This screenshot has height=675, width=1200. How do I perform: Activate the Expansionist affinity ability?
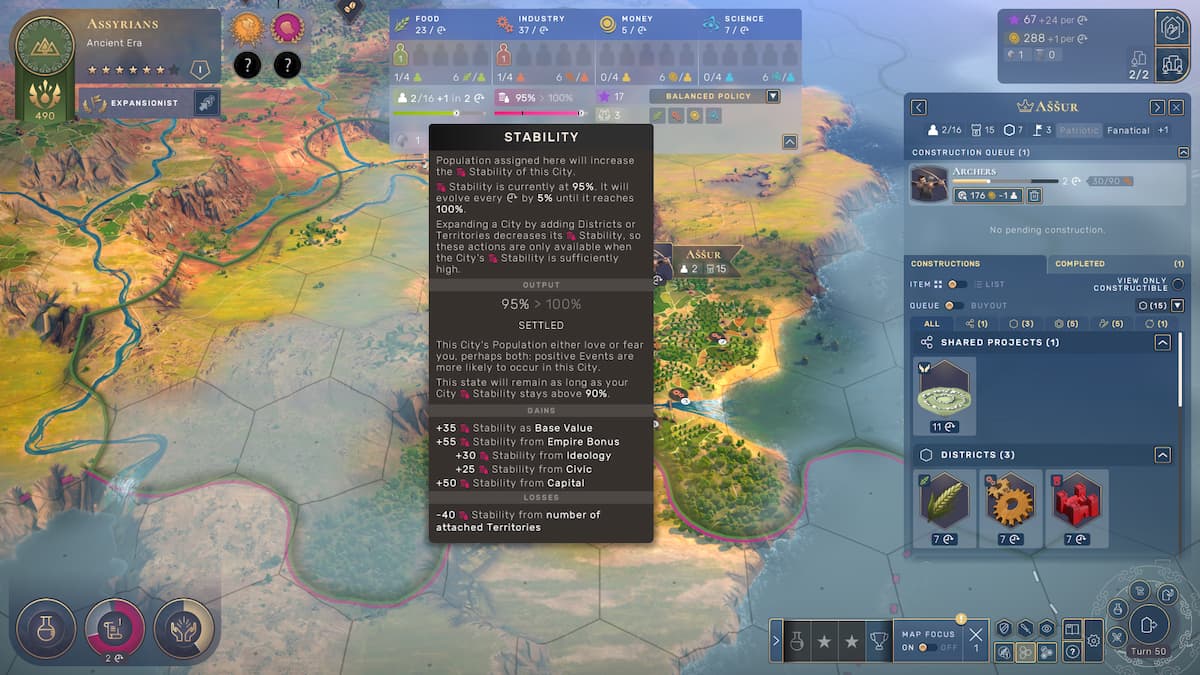pyautogui.click(x=206, y=103)
